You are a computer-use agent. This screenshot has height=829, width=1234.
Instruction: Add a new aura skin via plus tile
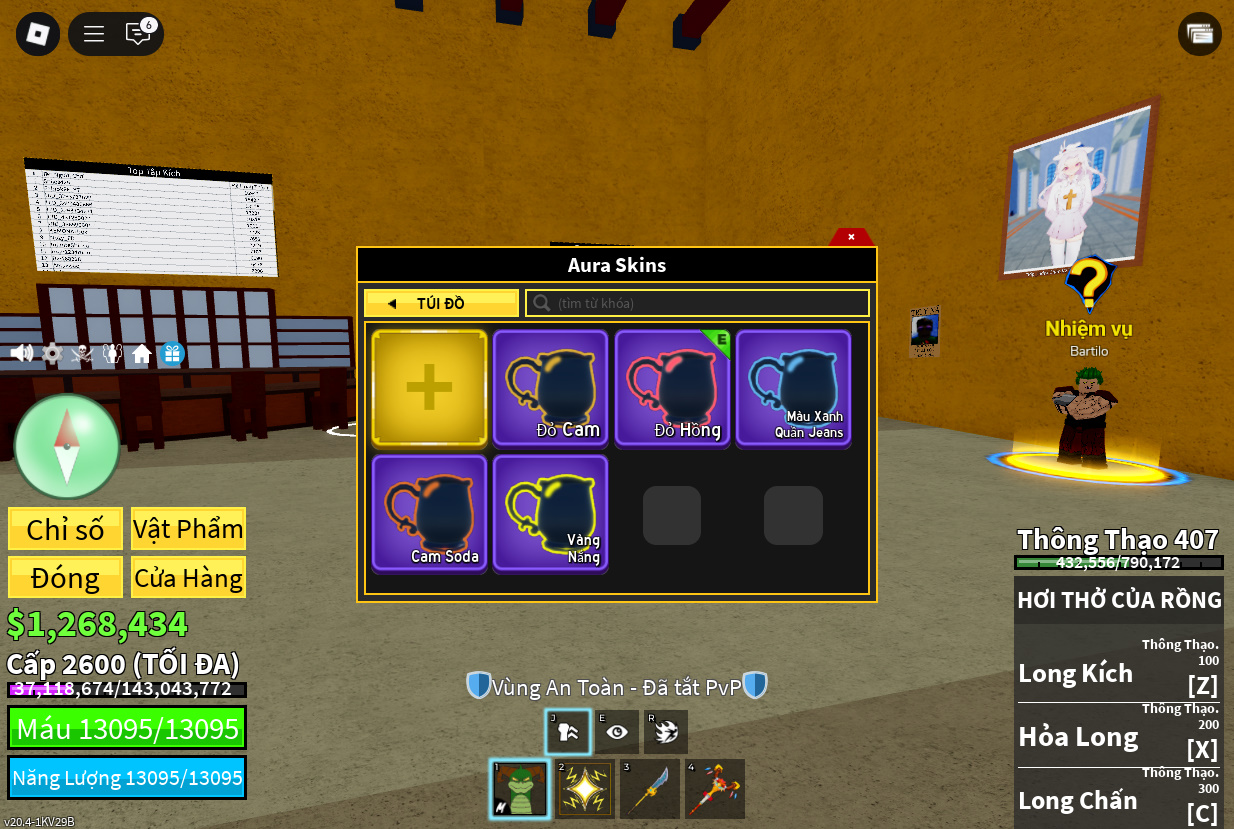429,388
